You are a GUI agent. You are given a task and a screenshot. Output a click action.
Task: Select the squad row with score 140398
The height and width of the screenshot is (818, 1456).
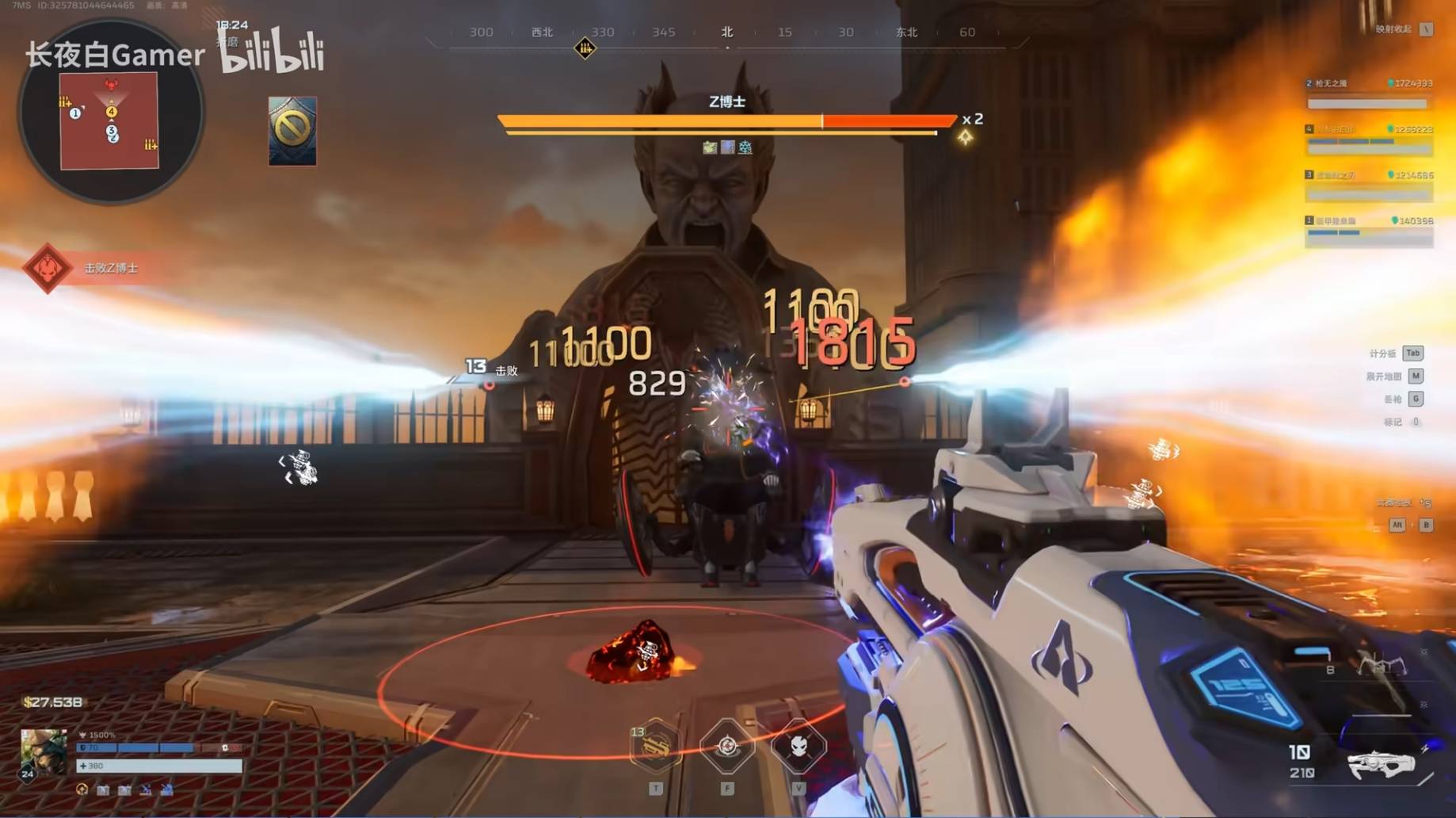[x=1368, y=231]
